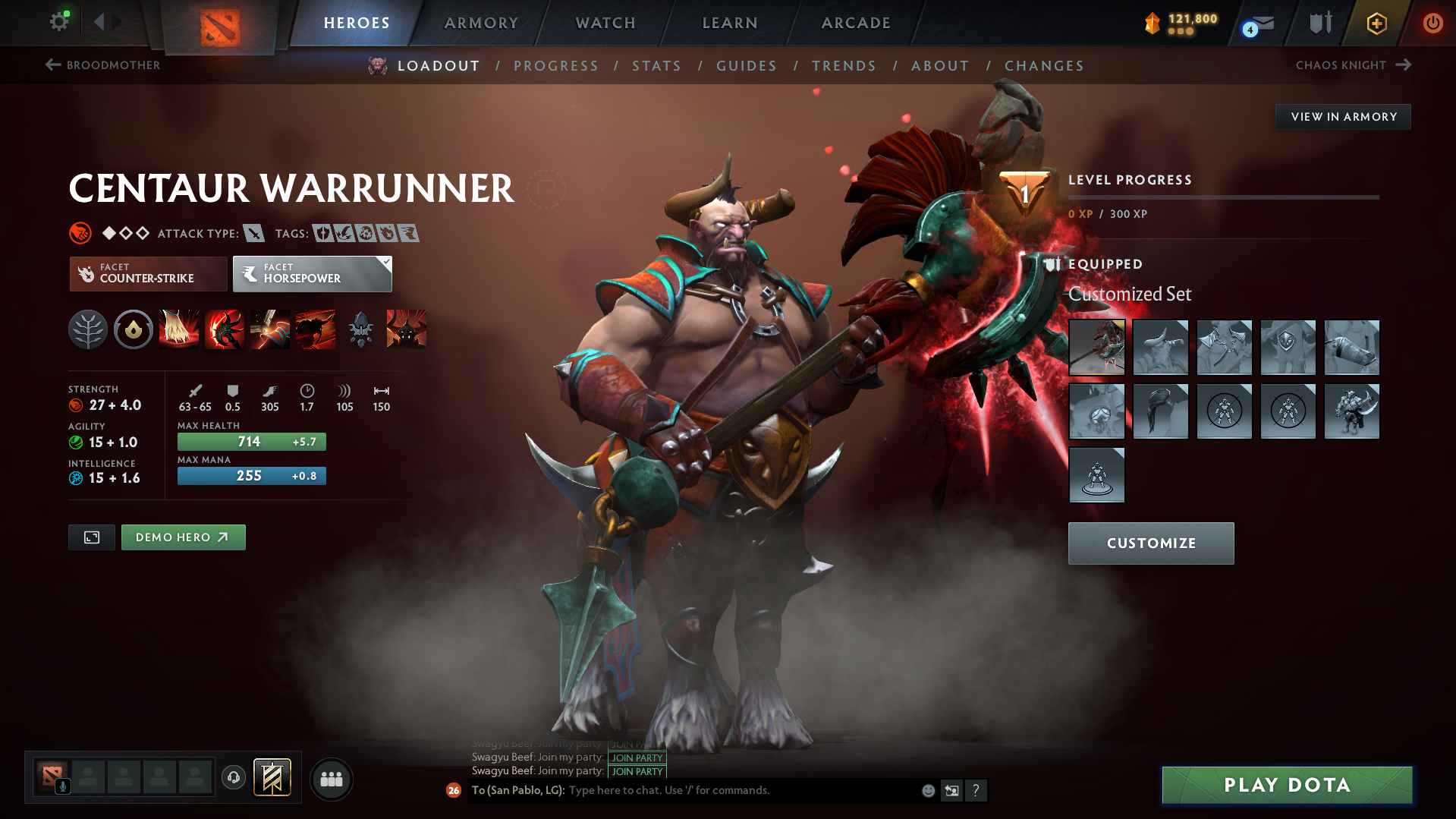This screenshot has width=1456, height=819.
Task: Open the Customize loadout button
Action: (x=1150, y=543)
